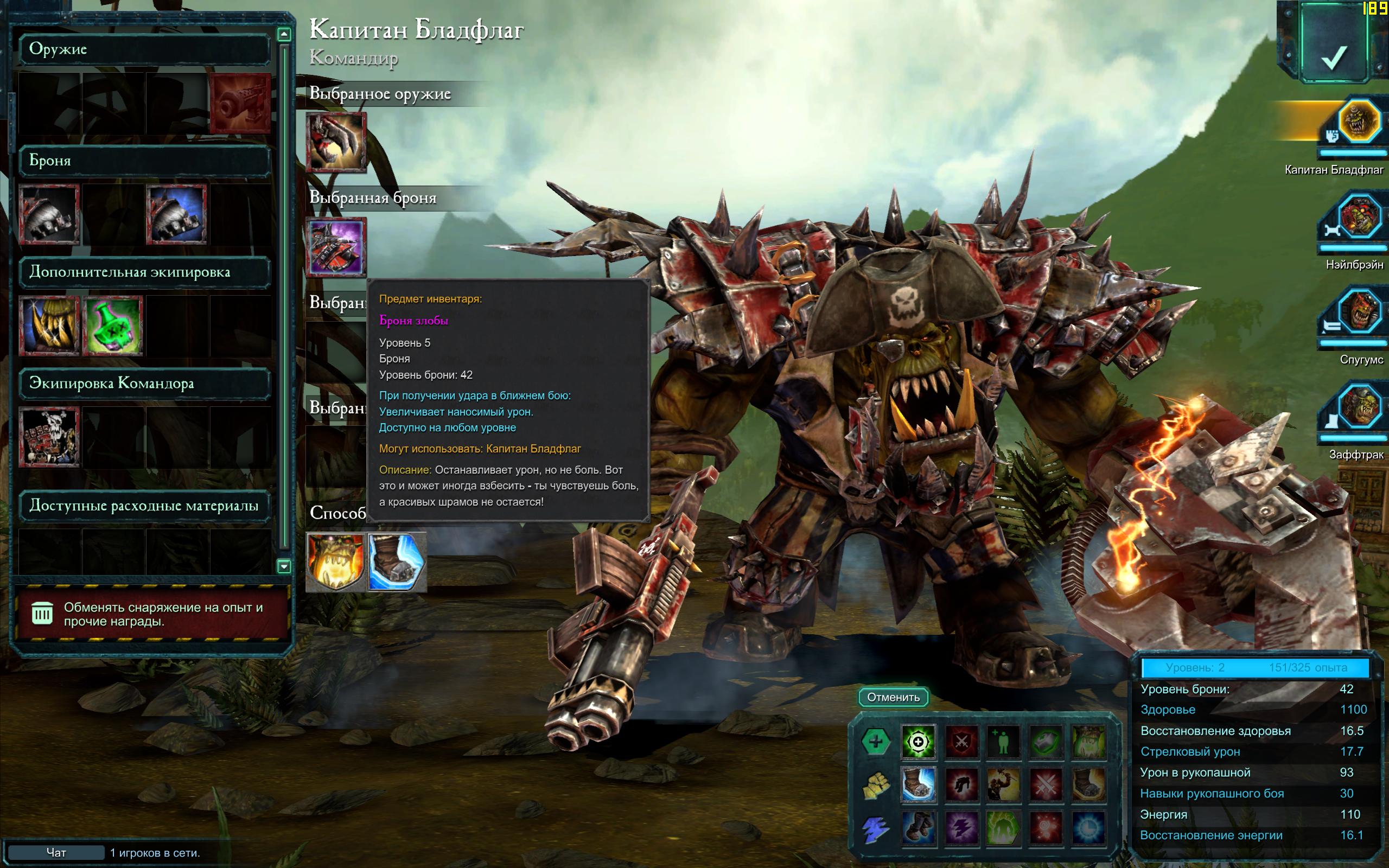Click the Отменить button

pyautogui.click(x=893, y=697)
